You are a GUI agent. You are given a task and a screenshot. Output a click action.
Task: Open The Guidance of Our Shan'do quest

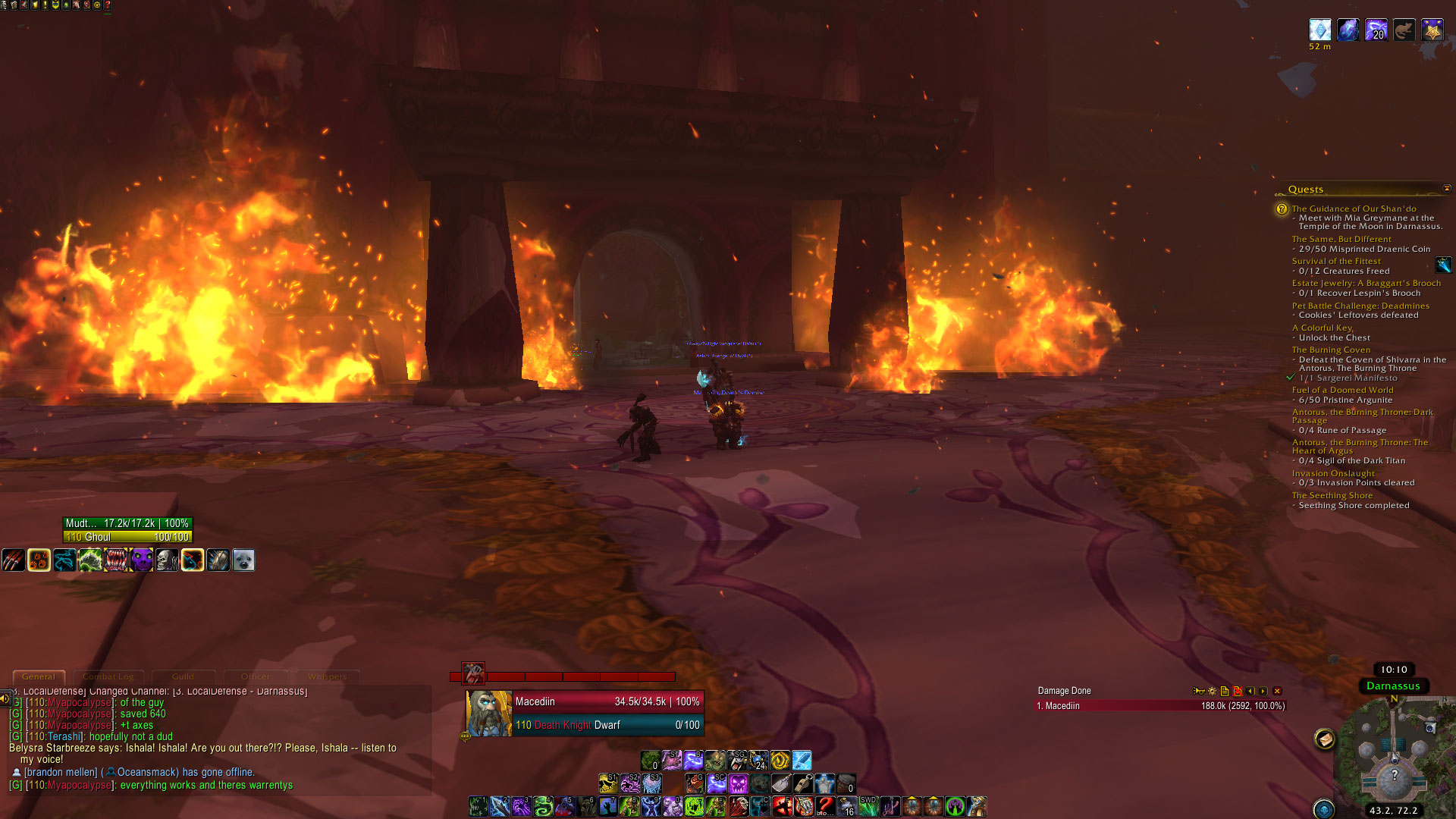[x=1354, y=209]
